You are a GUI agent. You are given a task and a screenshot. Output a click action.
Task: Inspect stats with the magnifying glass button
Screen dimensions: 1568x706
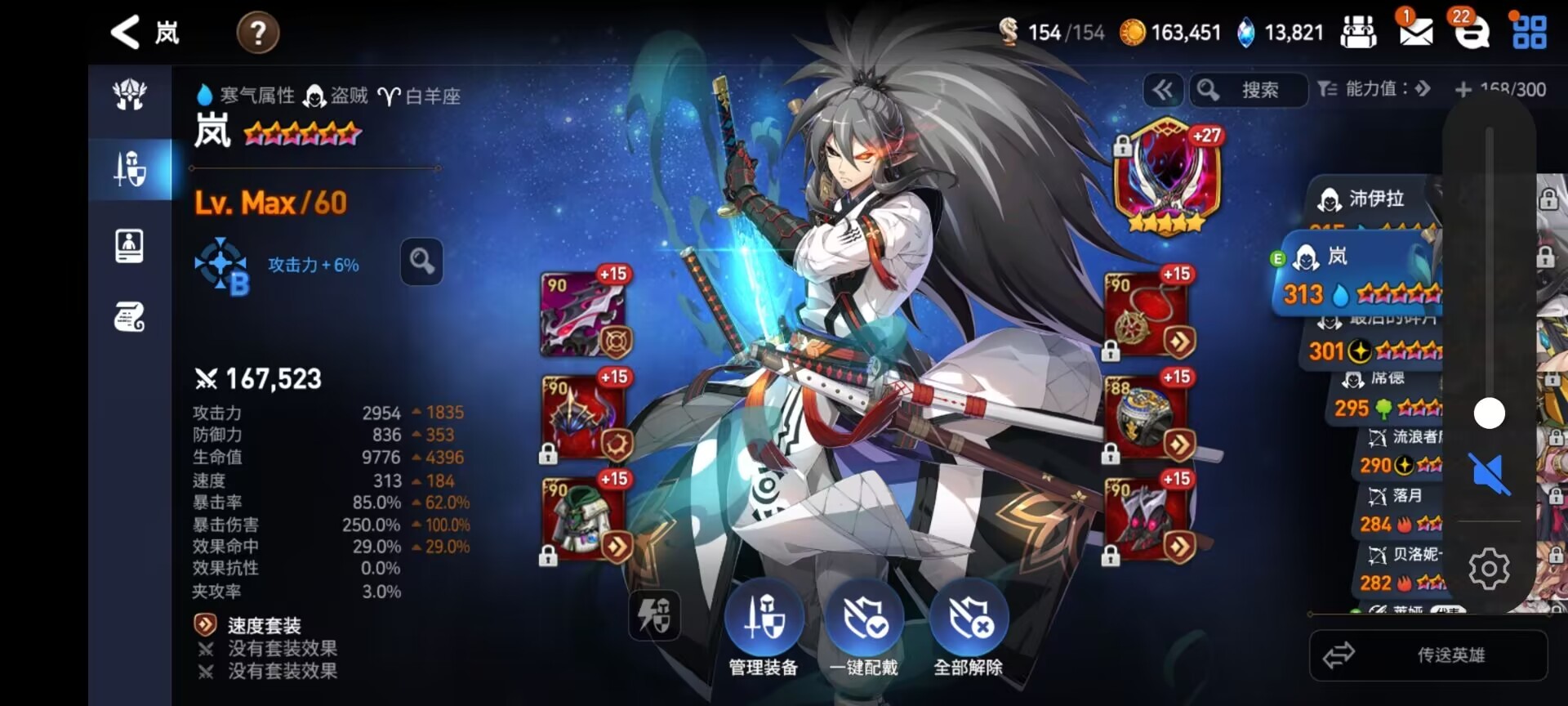pos(421,262)
